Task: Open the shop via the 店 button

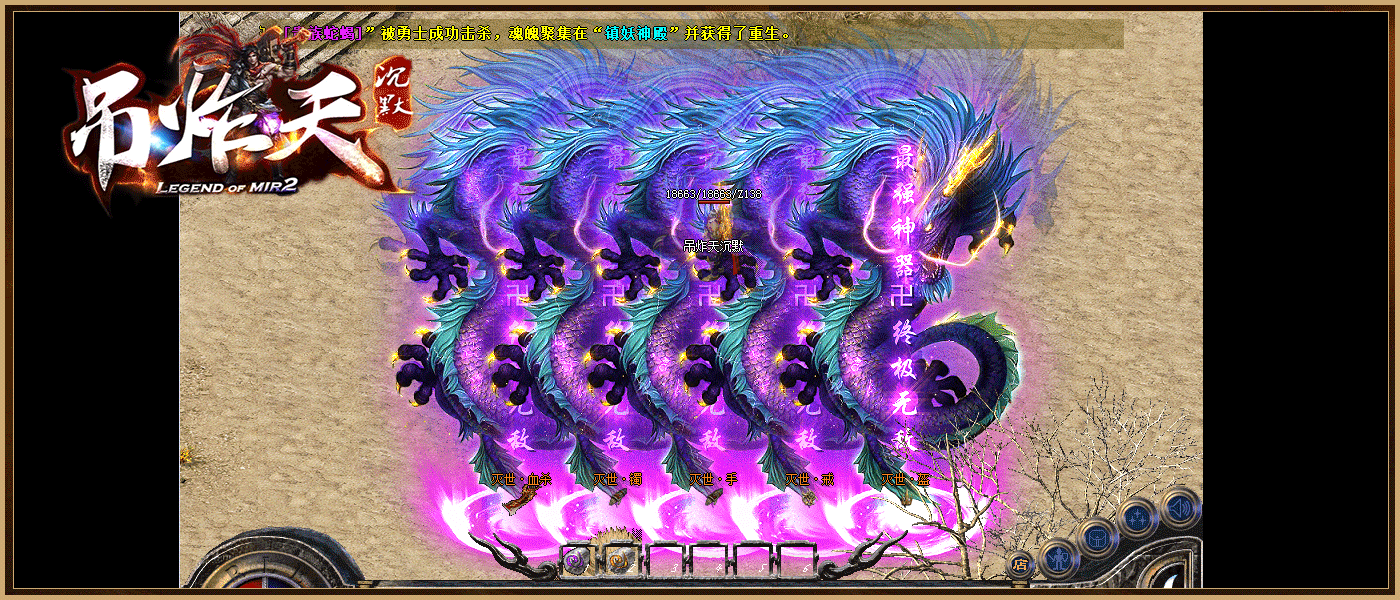Action: pyautogui.click(x=1019, y=564)
